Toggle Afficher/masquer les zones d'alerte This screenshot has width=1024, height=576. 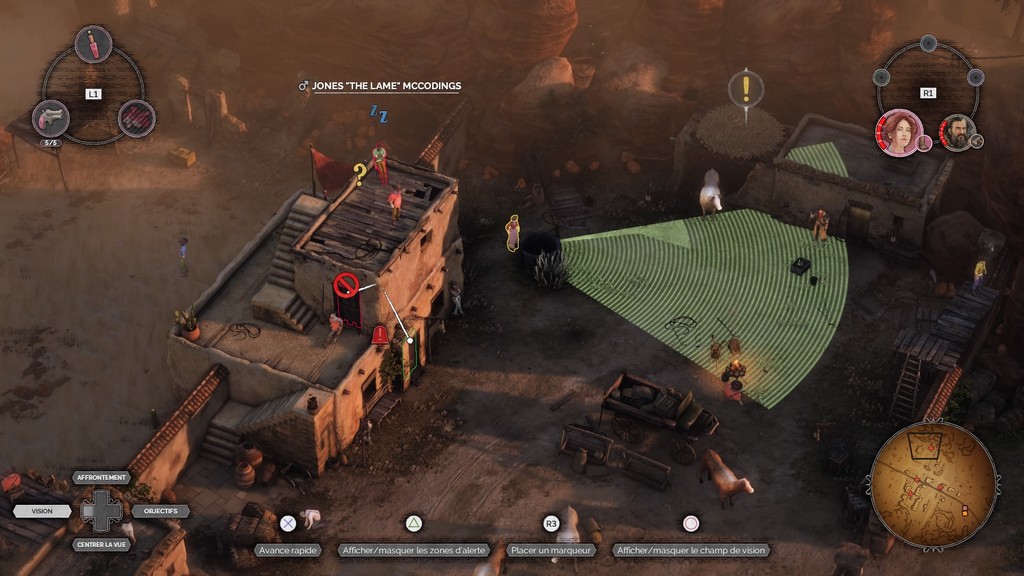pos(413,550)
